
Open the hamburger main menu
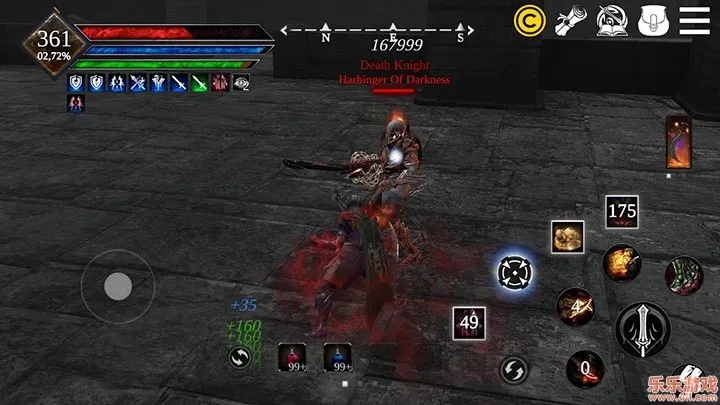(694, 19)
